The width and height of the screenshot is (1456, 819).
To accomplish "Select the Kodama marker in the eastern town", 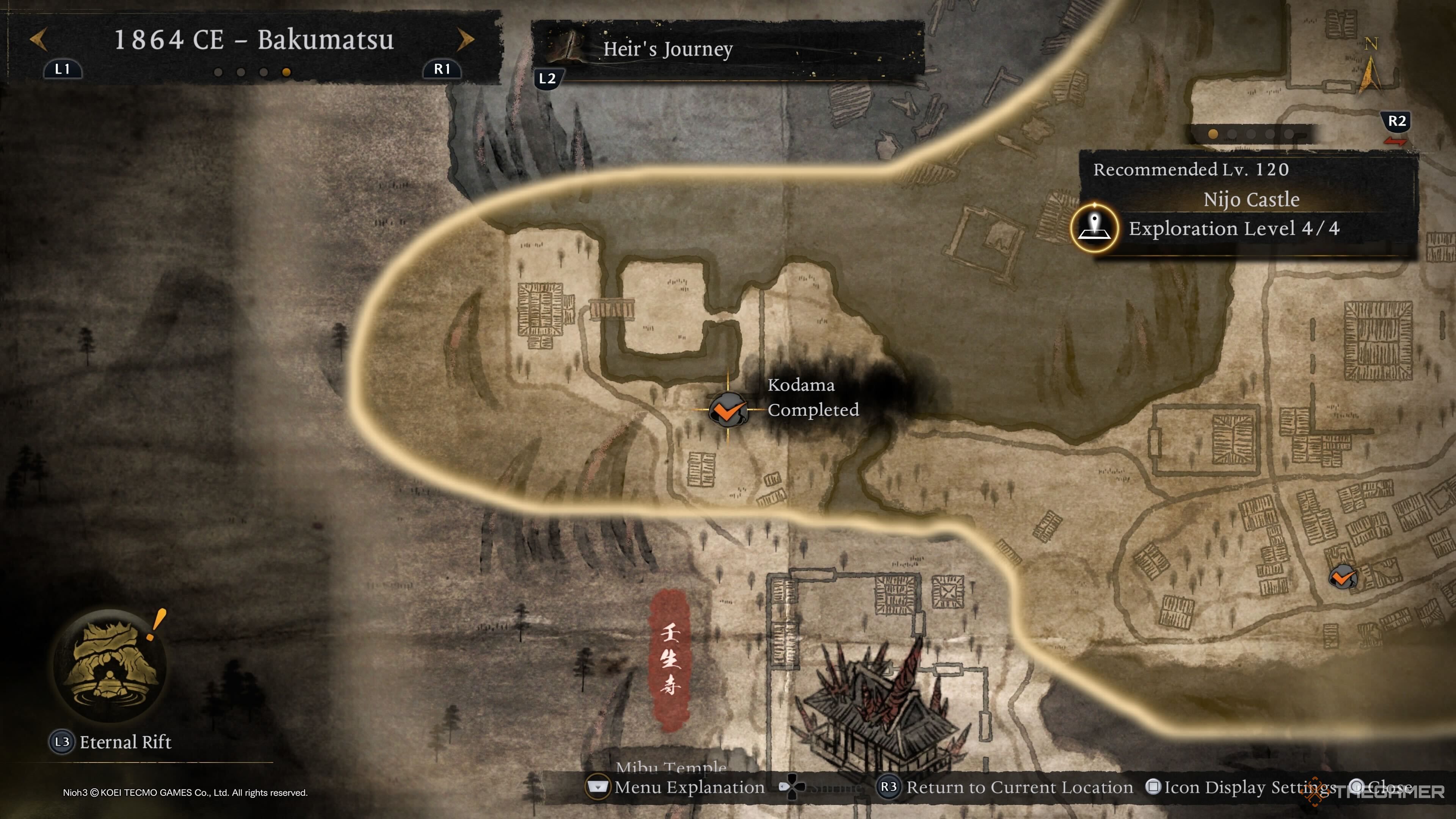I will 1342,577.
